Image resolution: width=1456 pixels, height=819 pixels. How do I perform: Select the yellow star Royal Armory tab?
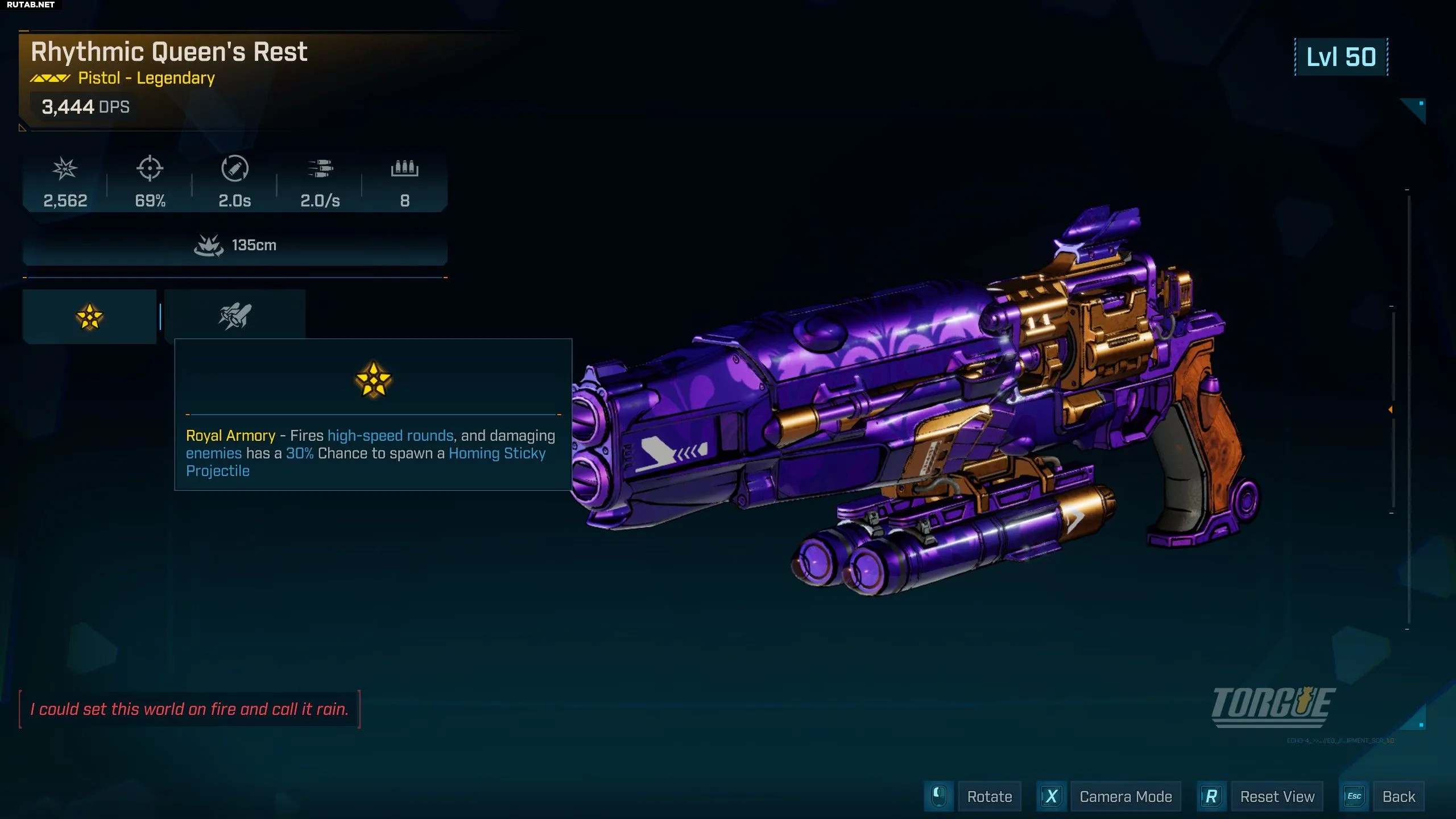pos(89,317)
